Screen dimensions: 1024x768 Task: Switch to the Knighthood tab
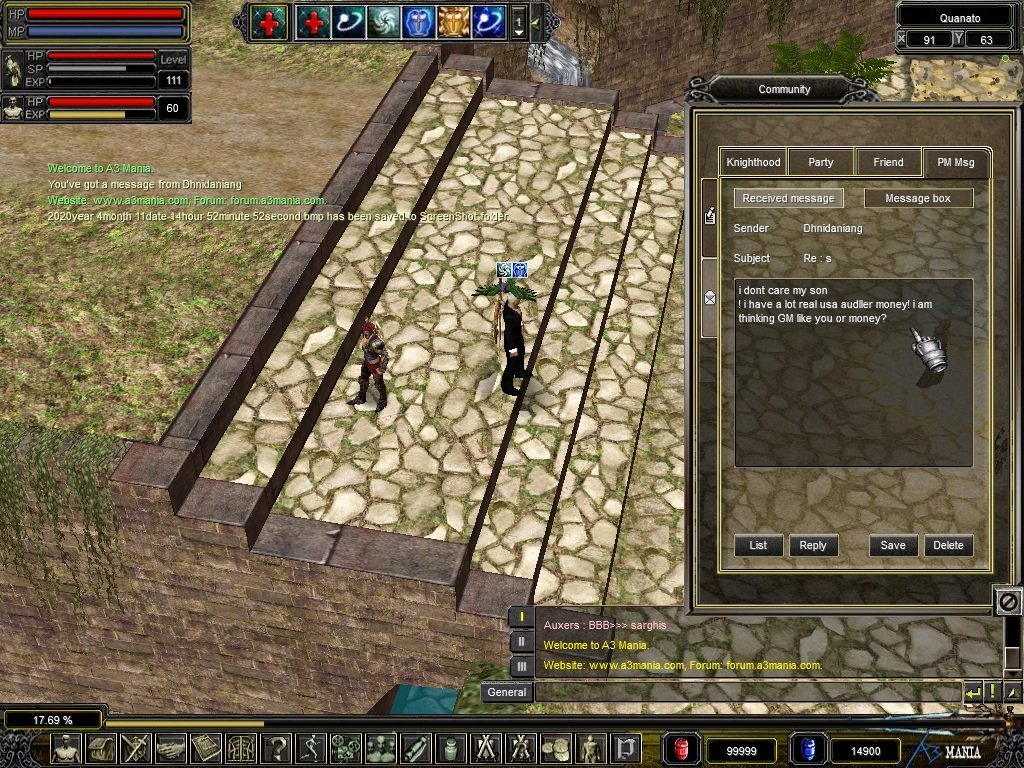(753, 162)
